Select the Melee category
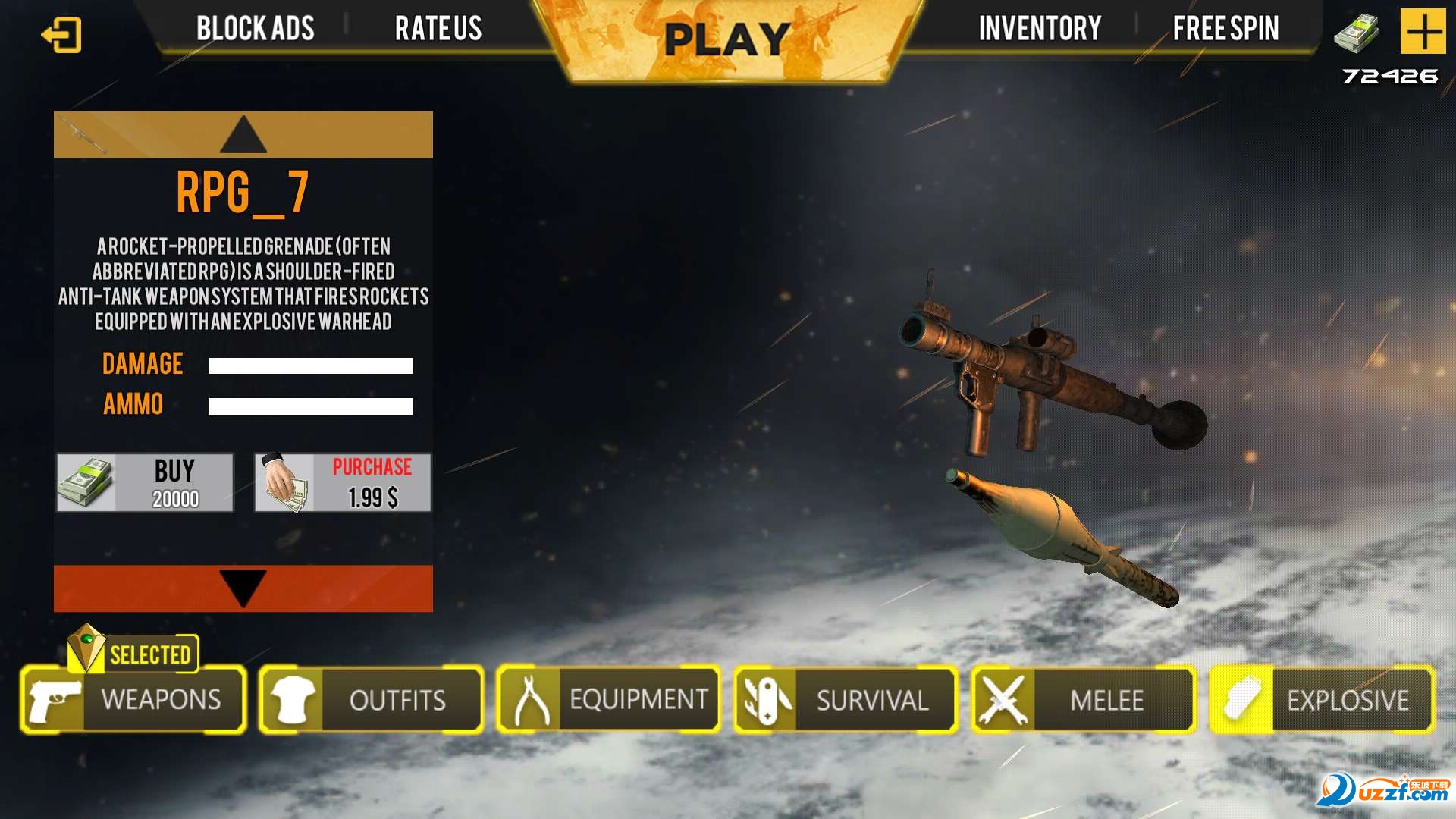The image size is (1456, 819). point(1083,699)
